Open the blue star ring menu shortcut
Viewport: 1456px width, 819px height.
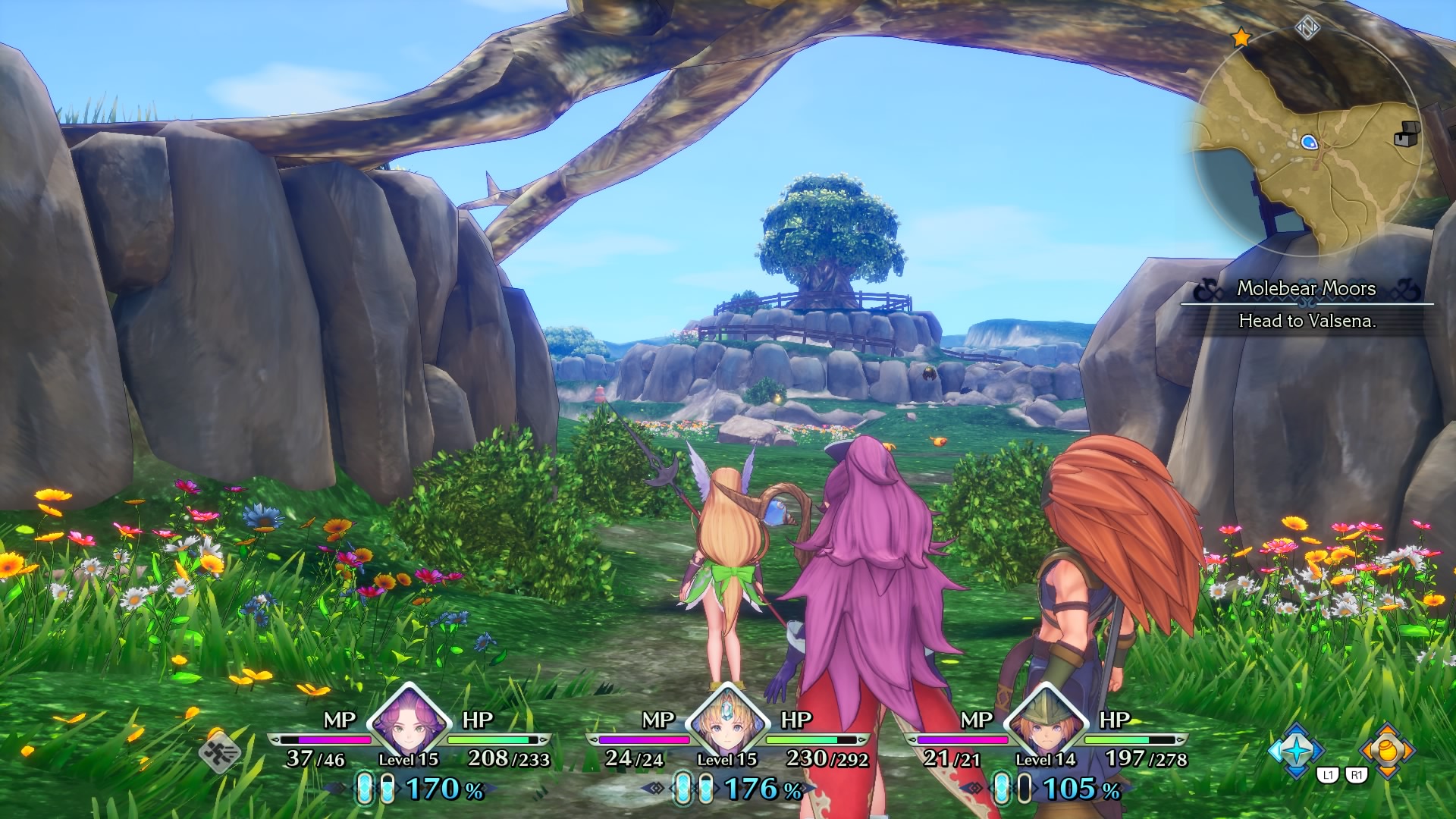(x=1296, y=750)
